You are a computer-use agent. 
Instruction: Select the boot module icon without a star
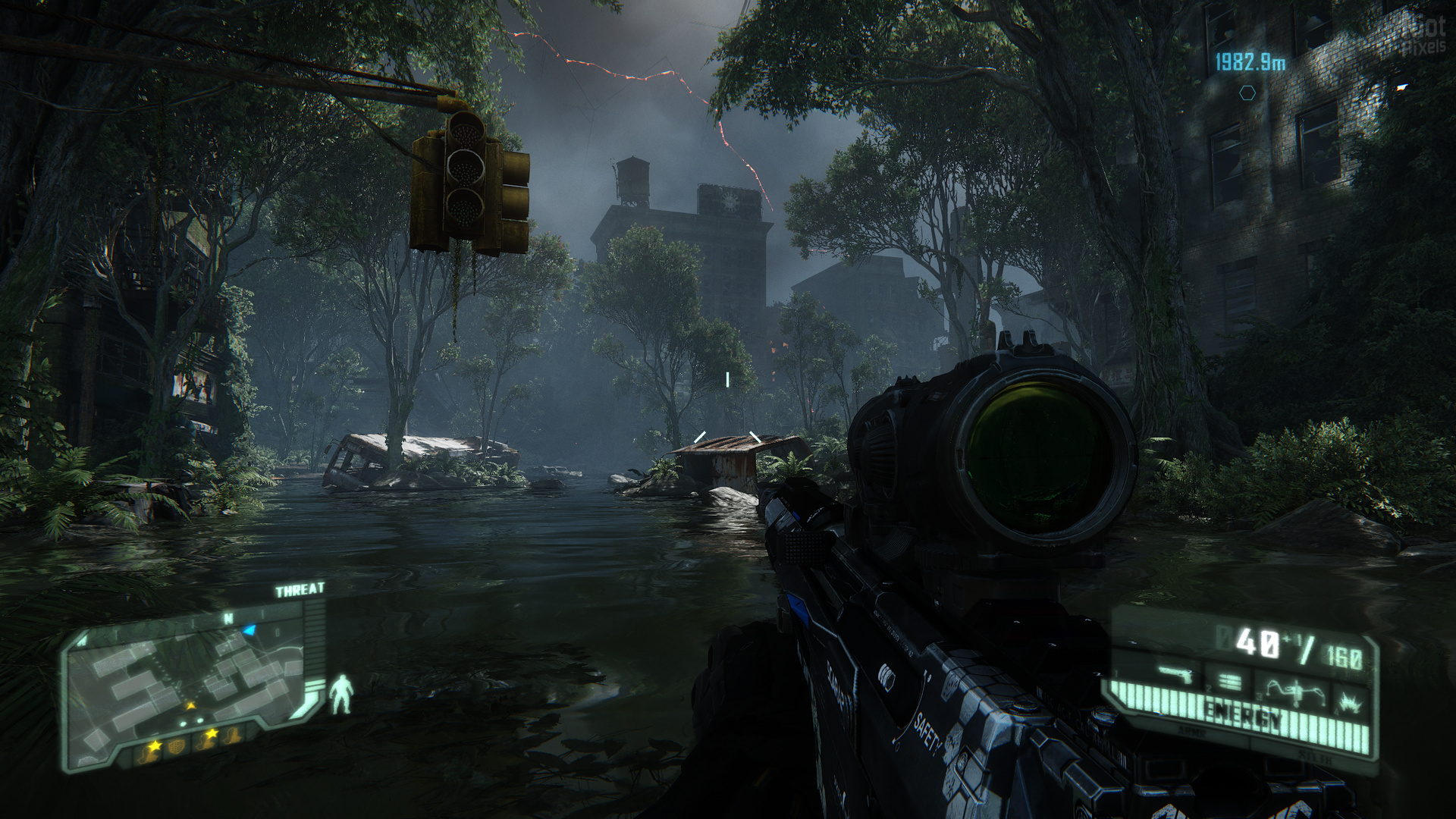tap(232, 735)
